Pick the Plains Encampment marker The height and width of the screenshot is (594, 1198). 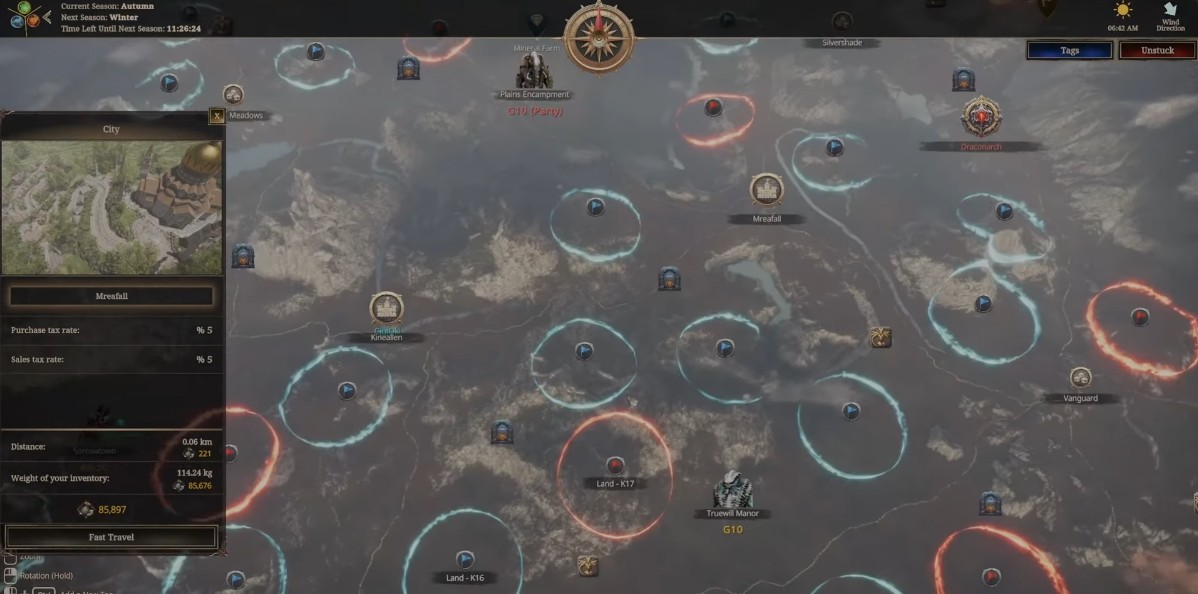click(533, 72)
